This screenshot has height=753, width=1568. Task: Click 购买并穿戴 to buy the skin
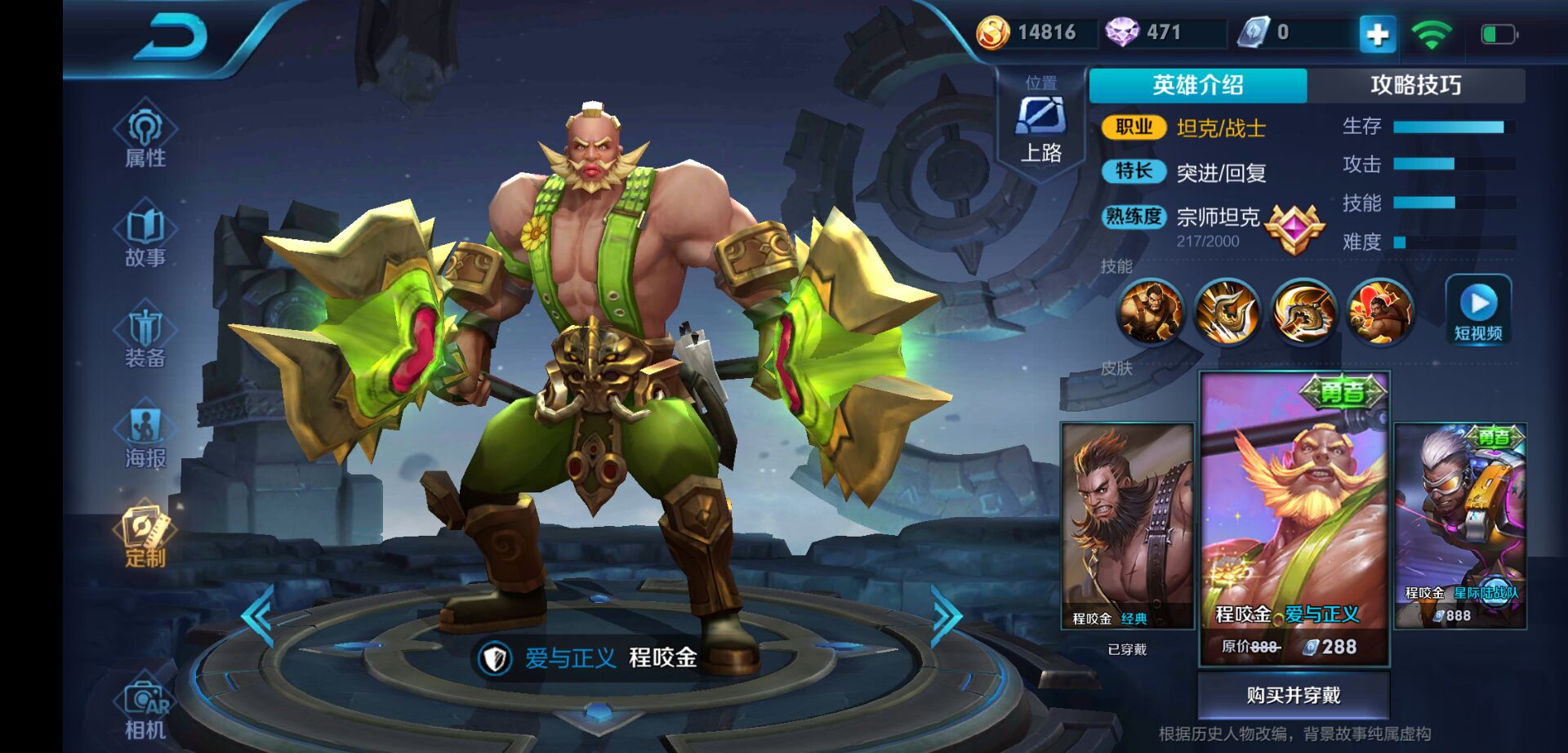pos(1294,695)
